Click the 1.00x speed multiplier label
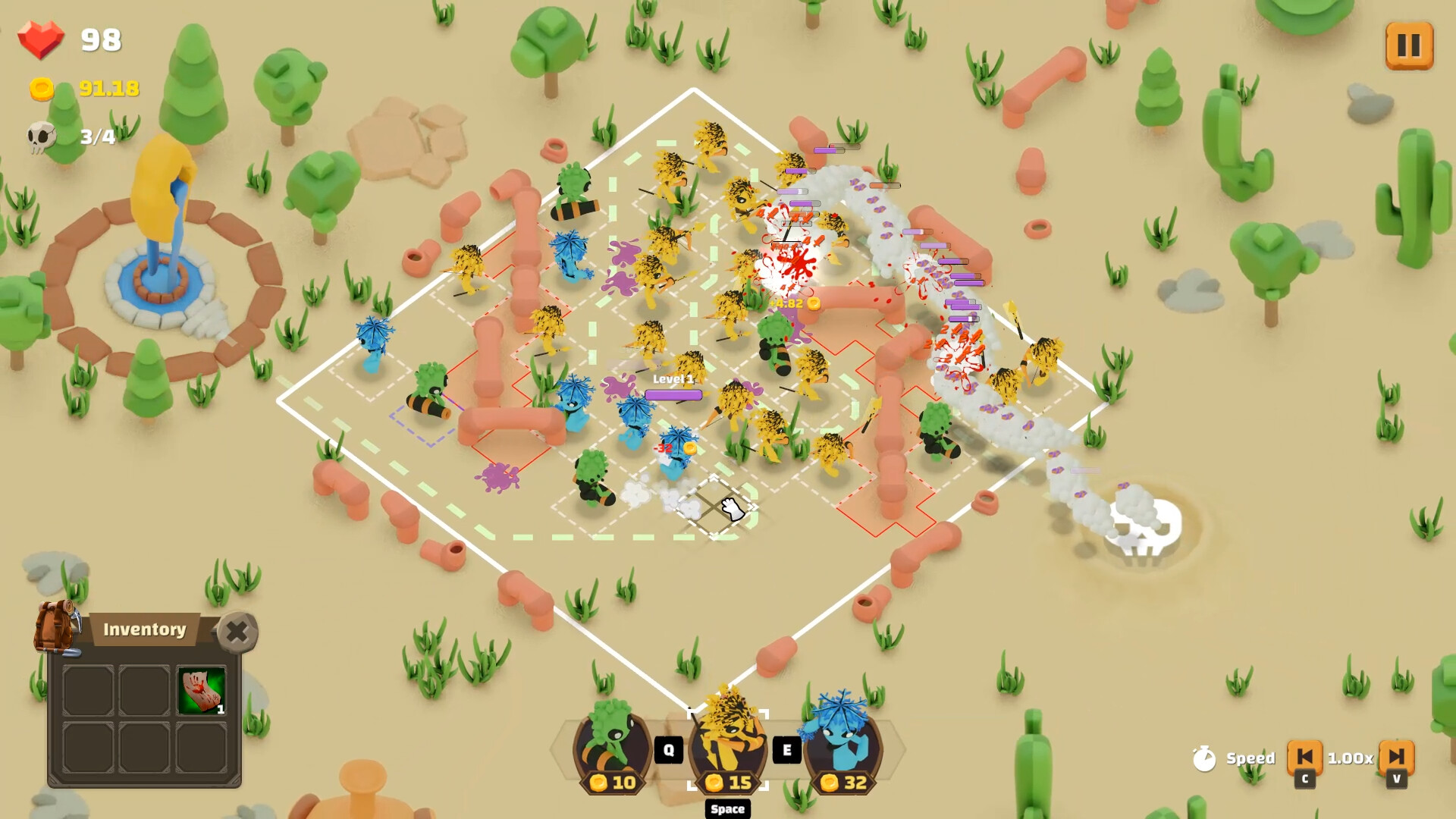This screenshot has width=1456, height=819. coord(1350,758)
